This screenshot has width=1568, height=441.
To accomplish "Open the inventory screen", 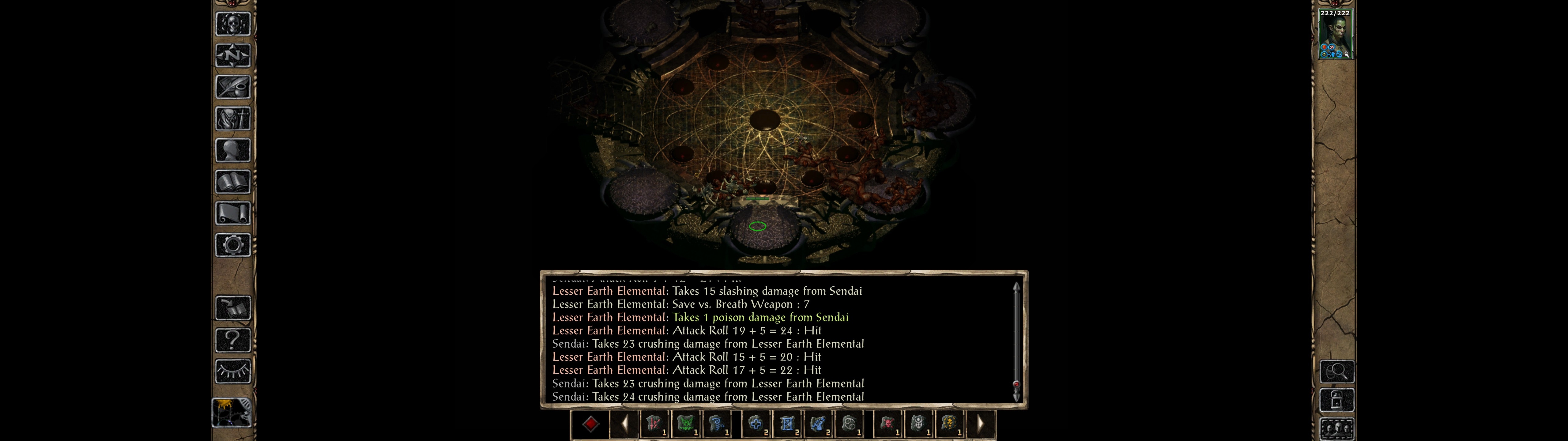I will (232, 118).
